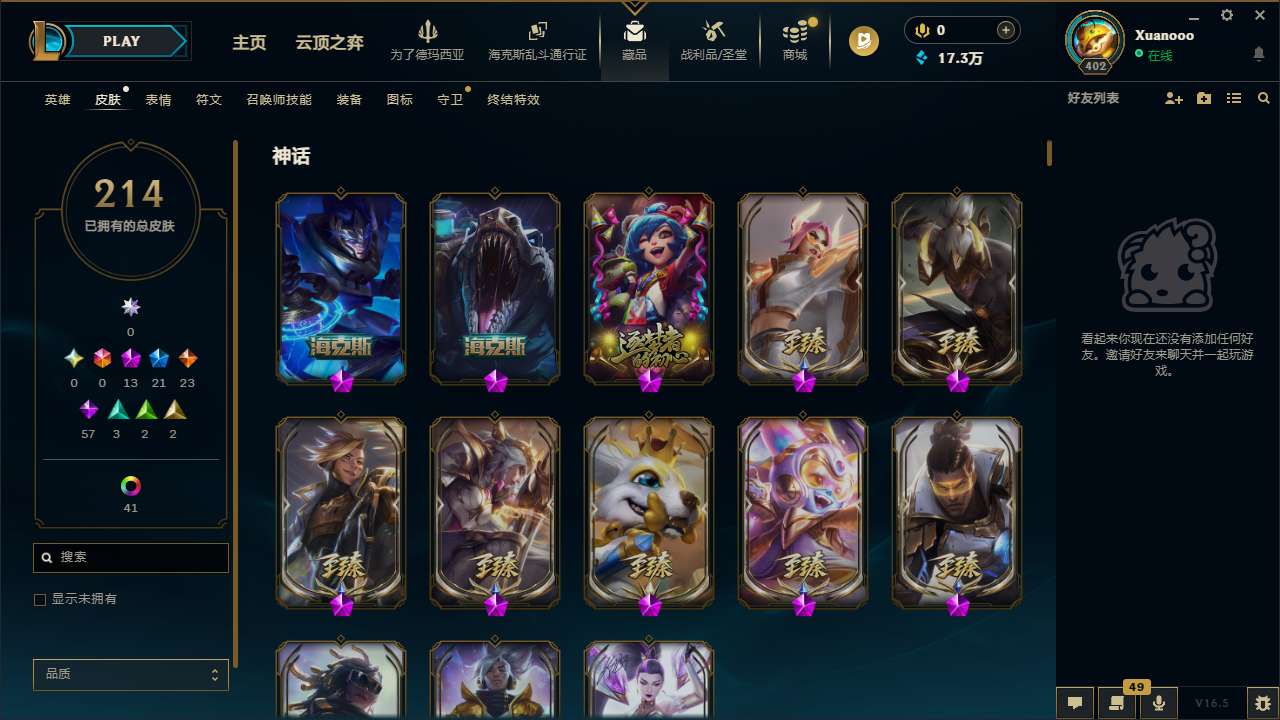
Task: Open the 战利品/圣堂 loot chest icon
Action: click(714, 32)
